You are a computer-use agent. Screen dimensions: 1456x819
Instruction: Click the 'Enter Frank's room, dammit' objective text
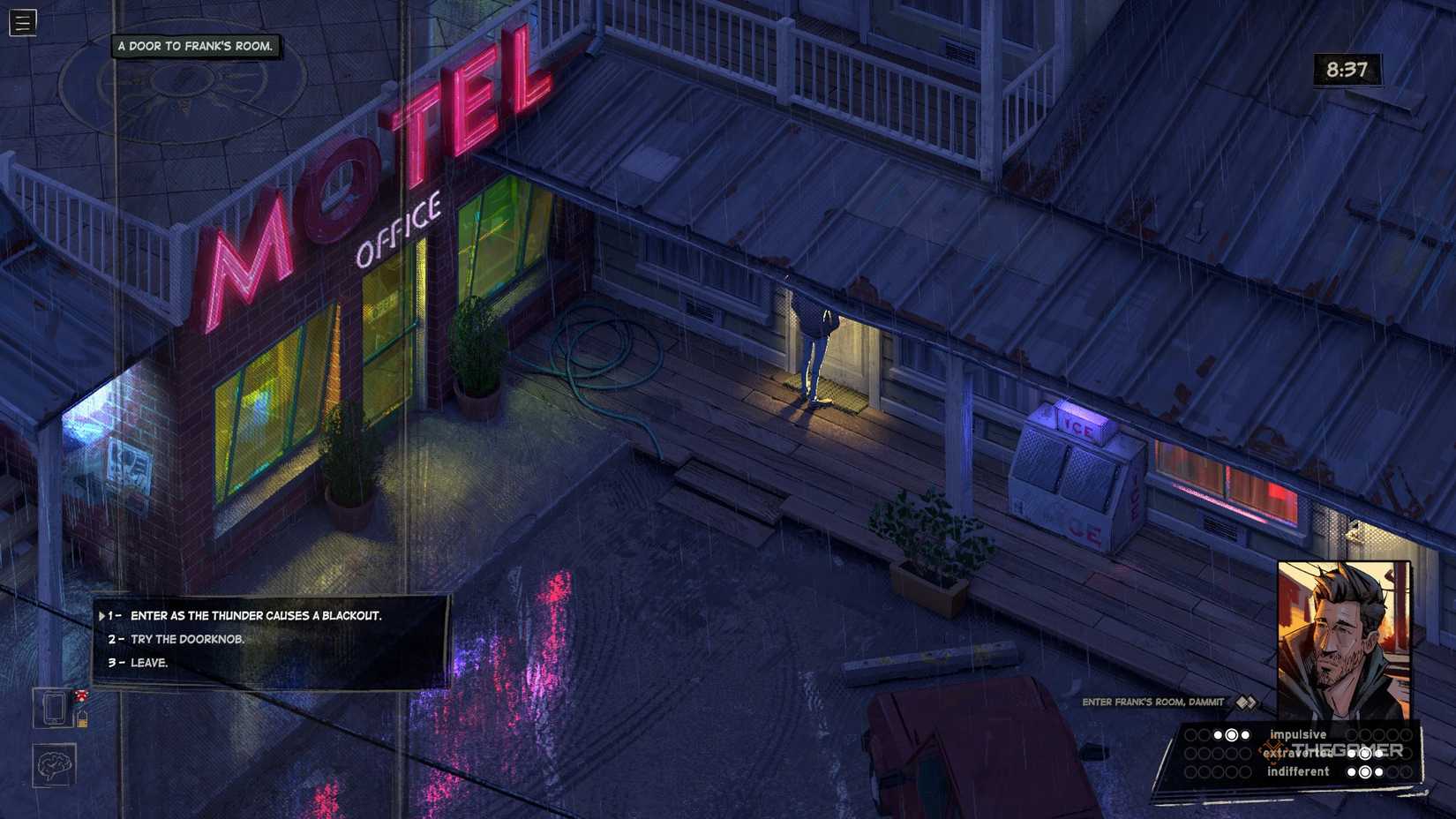click(1152, 702)
